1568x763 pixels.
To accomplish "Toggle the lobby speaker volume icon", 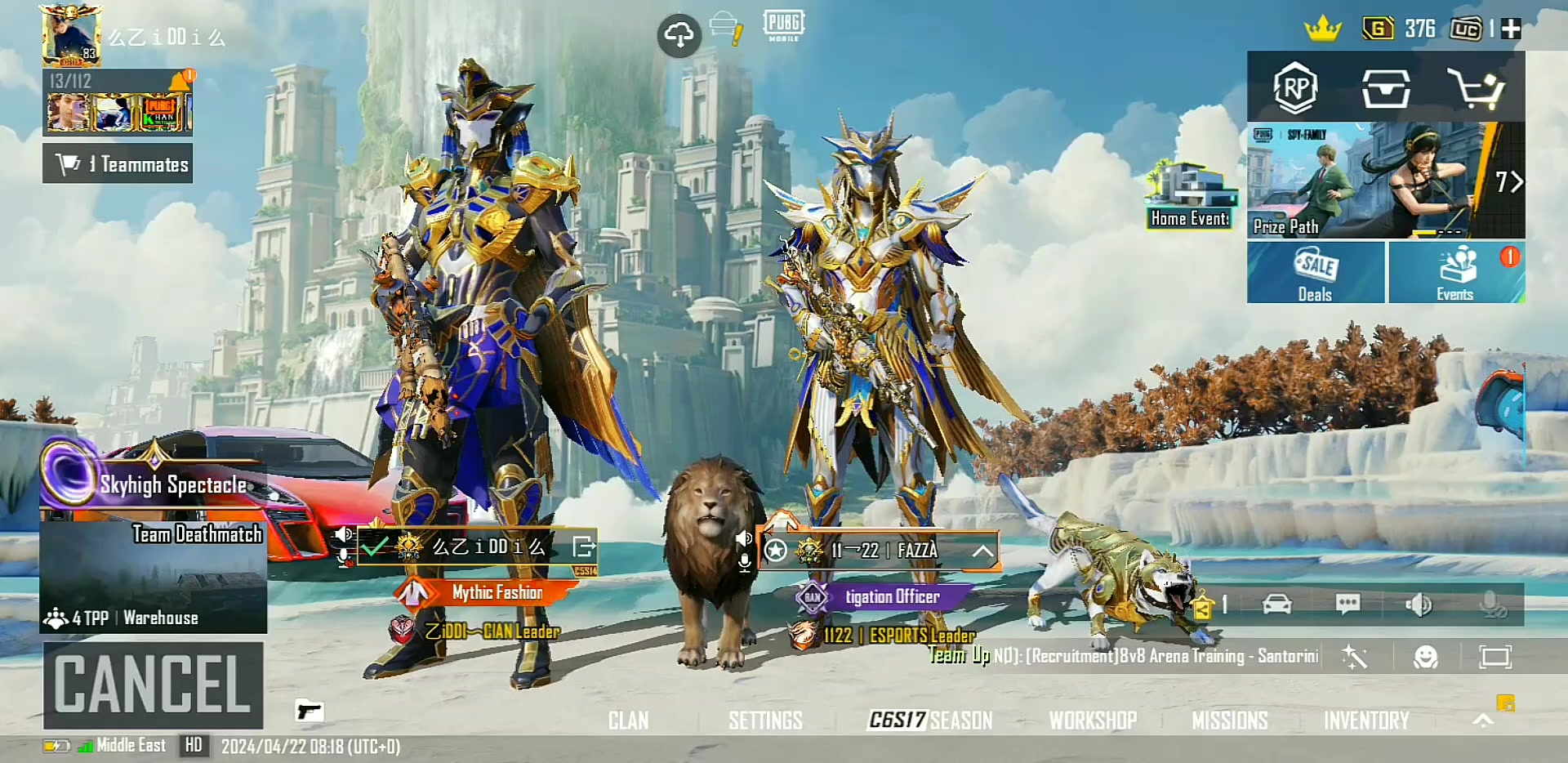I will [x=1418, y=605].
